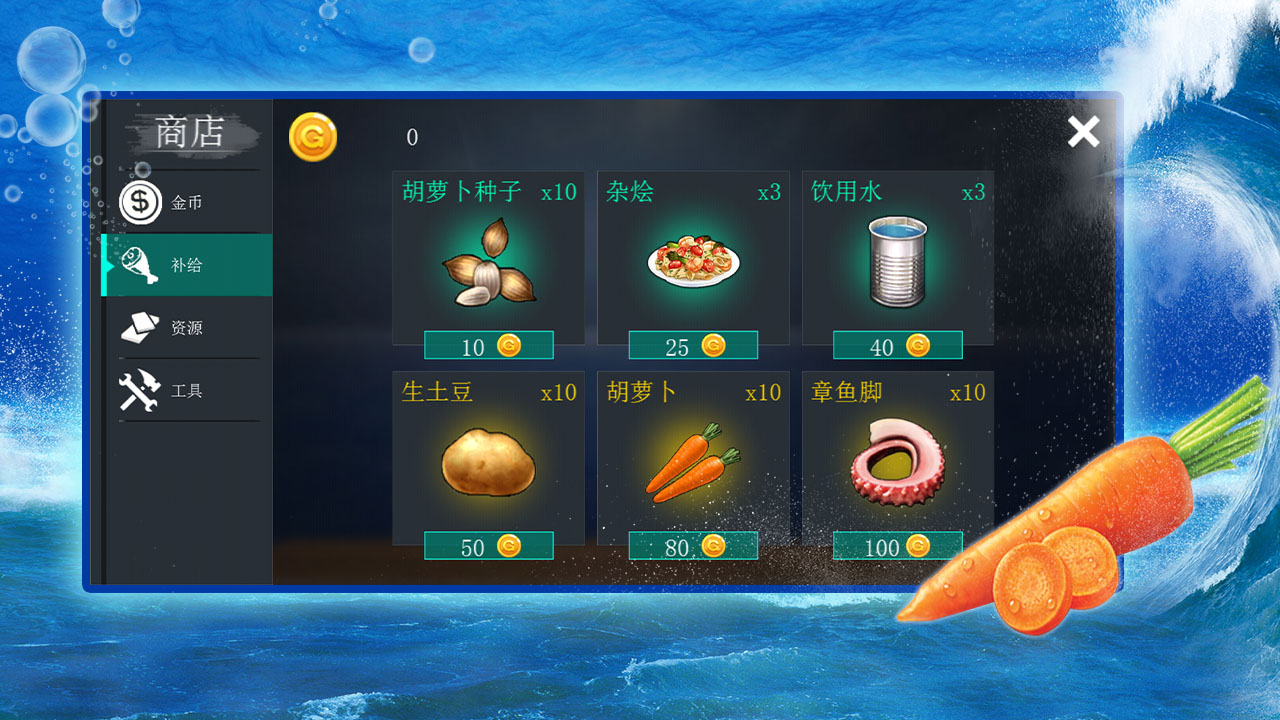Viewport: 1280px width, 720px height.
Task: Click the gold coin balance icon
Action: coord(311,136)
